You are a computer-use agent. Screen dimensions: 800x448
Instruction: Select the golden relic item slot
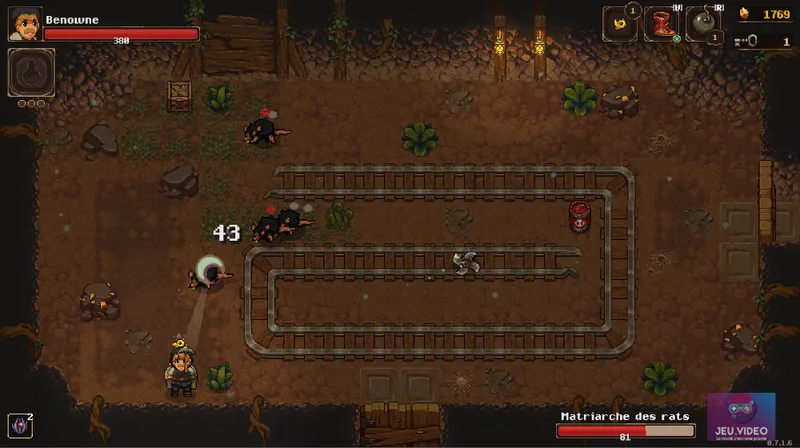point(619,24)
